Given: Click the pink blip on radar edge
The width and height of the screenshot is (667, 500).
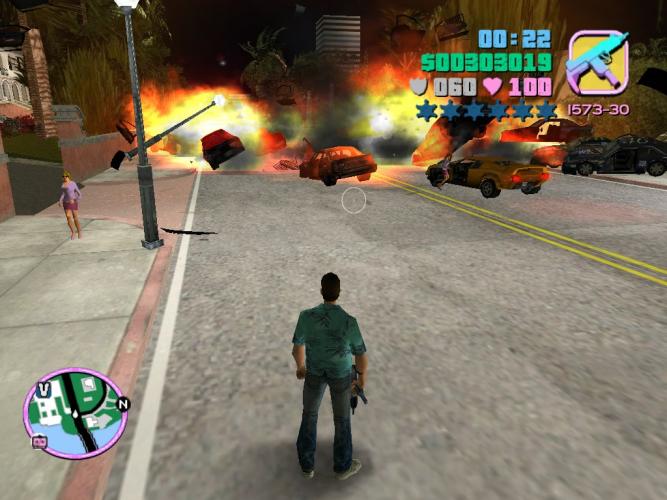Looking at the screenshot, I should click(x=40, y=439).
